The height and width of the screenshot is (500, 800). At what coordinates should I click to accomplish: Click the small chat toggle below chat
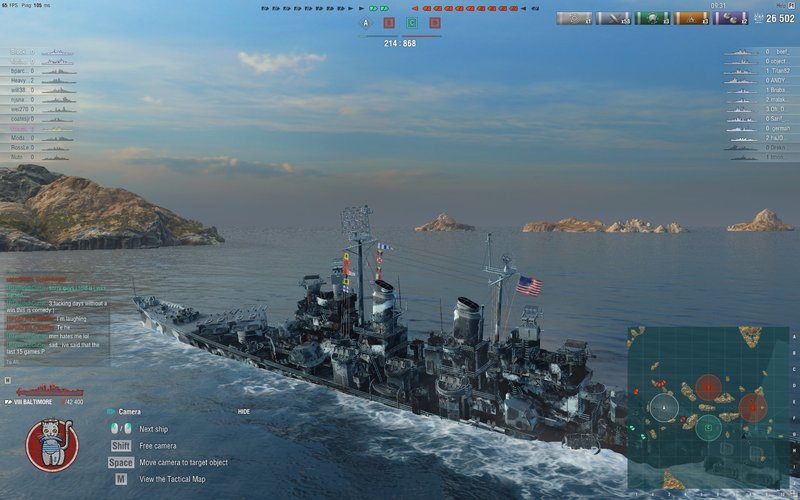tap(8, 380)
